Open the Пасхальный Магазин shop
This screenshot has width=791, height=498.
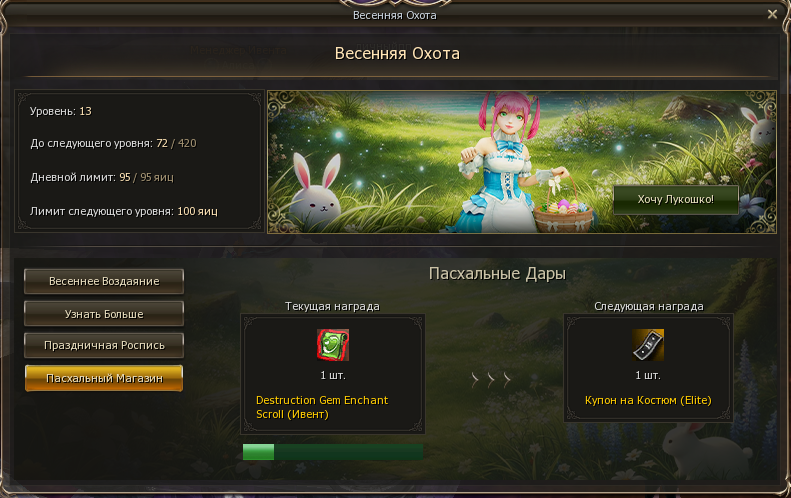coord(104,378)
